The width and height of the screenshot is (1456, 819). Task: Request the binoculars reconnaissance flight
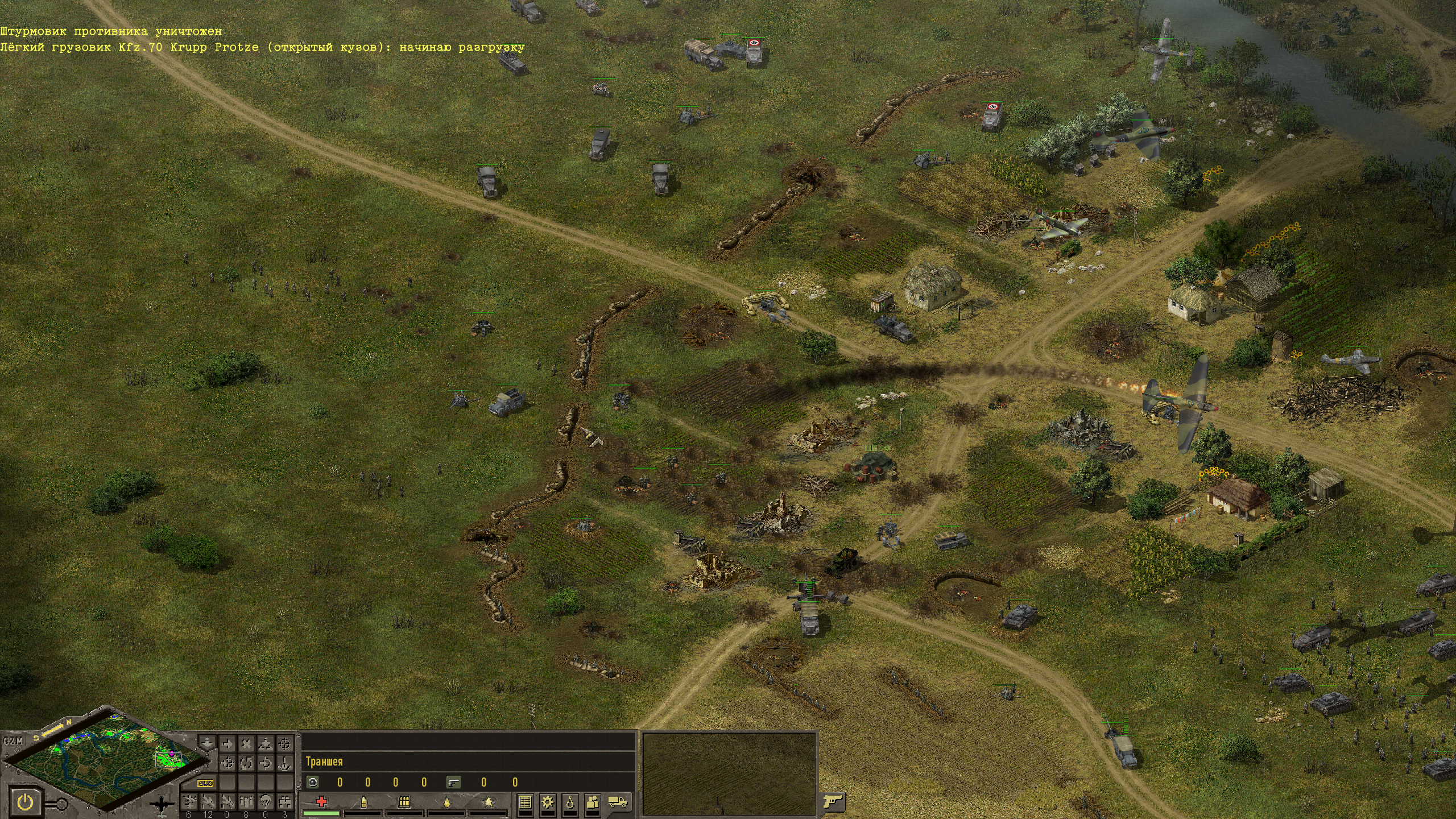pos(284,802)
